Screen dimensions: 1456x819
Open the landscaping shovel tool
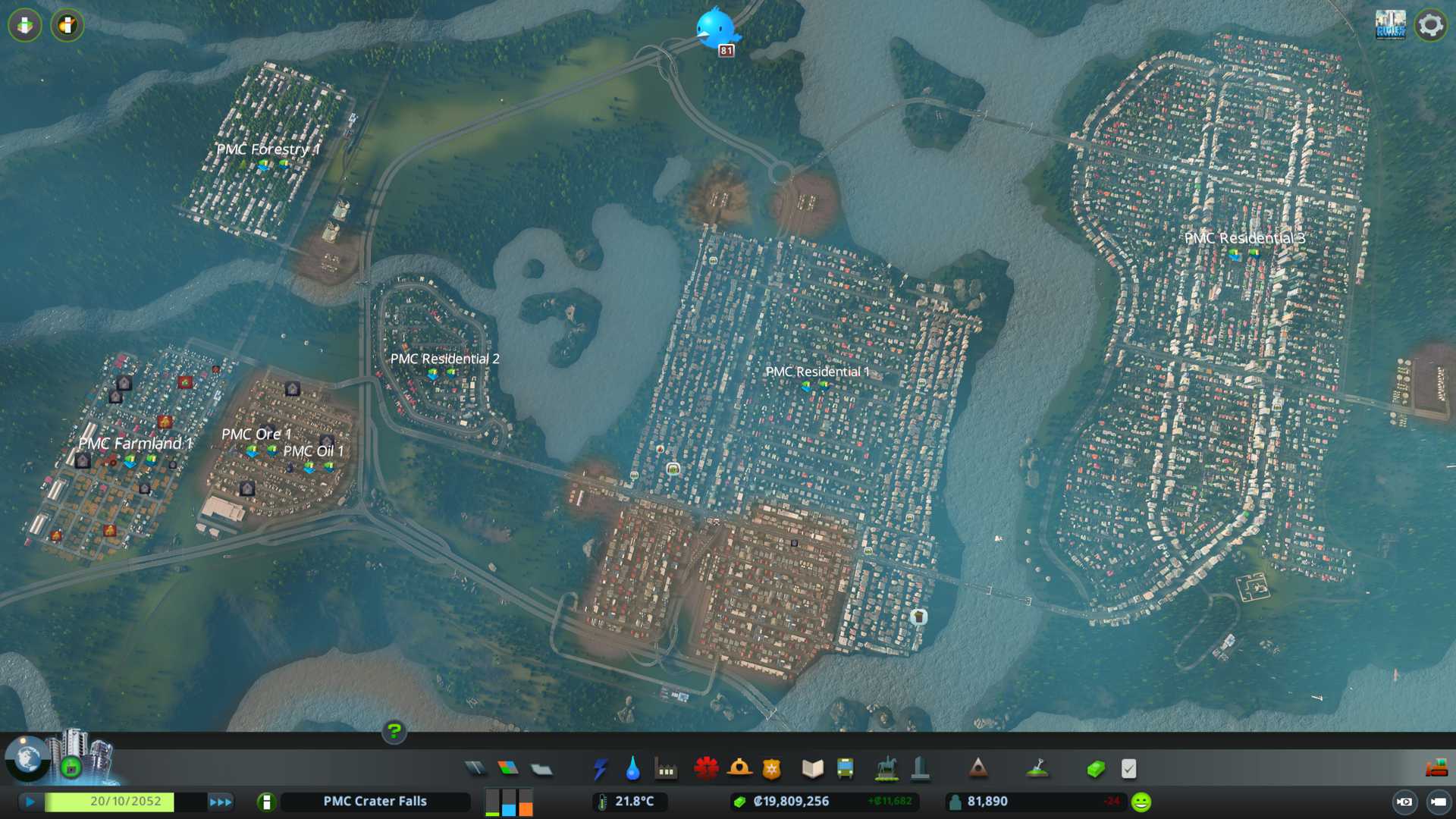click(x=1037, y=769)
